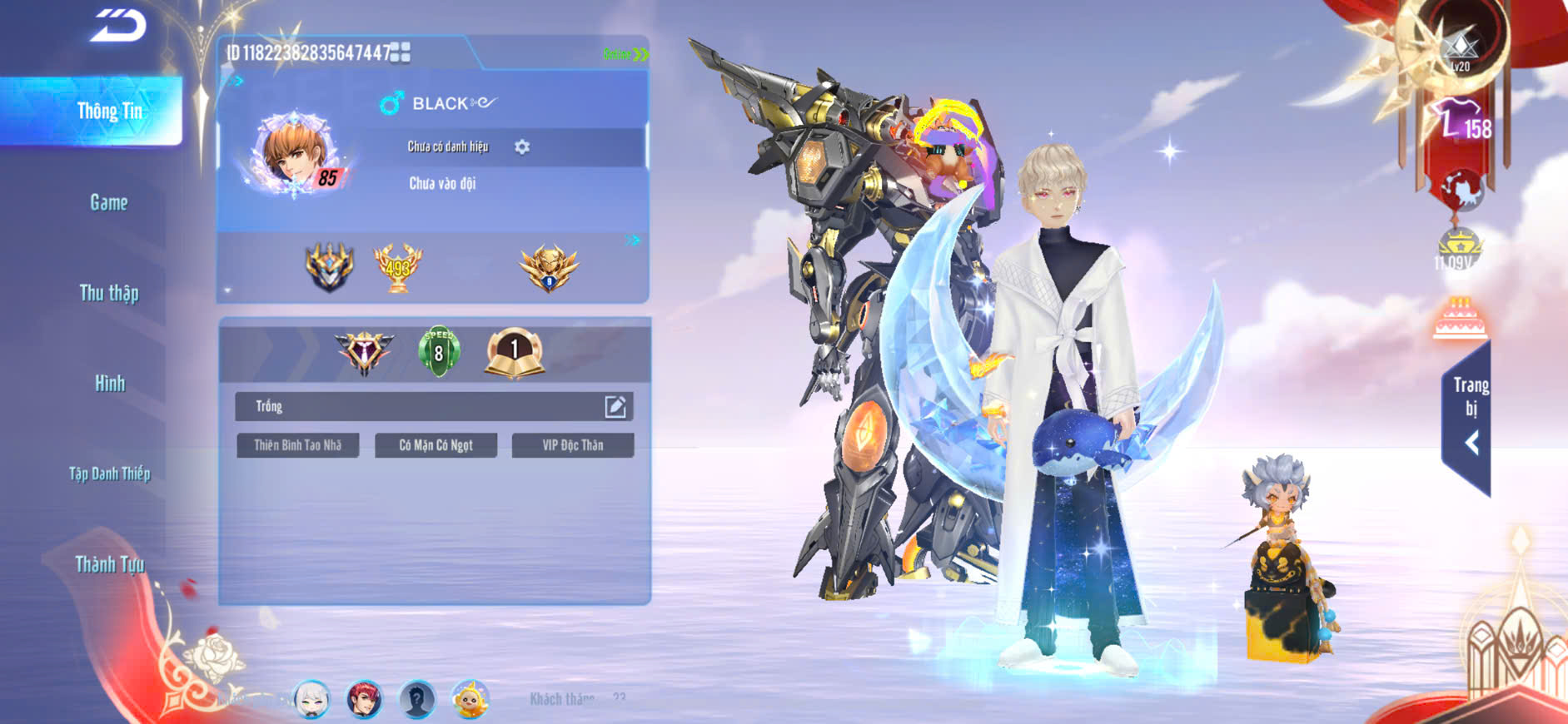1568x724 pixels.
Task: Open the birthday cake icon
Action: pyautogui.click(x=1460, y=319)
